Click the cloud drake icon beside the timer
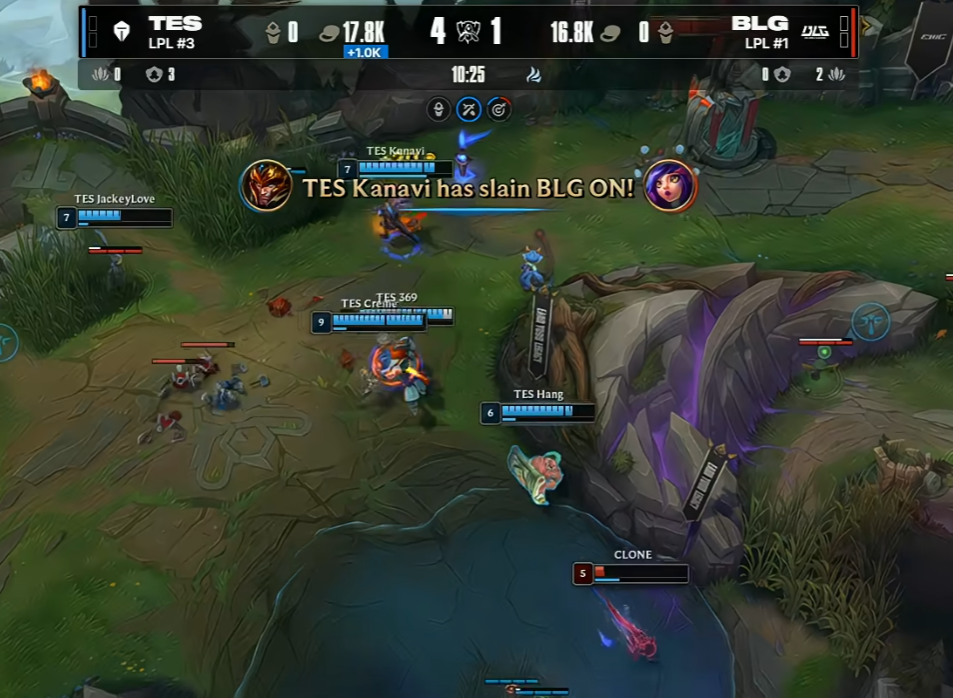953x698 pixels. (534, 74)
